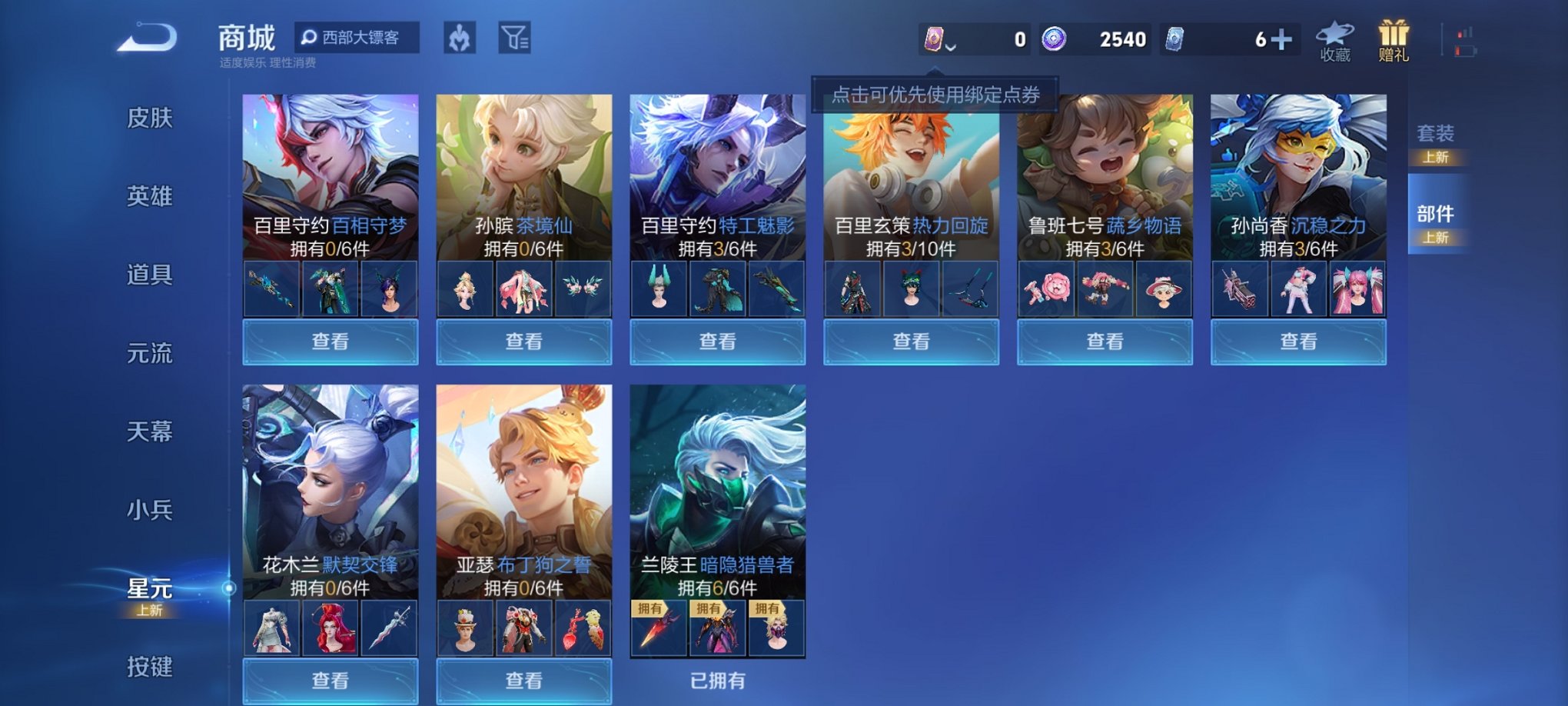Open the 英雄 category in left sidebar

point(151,197)
